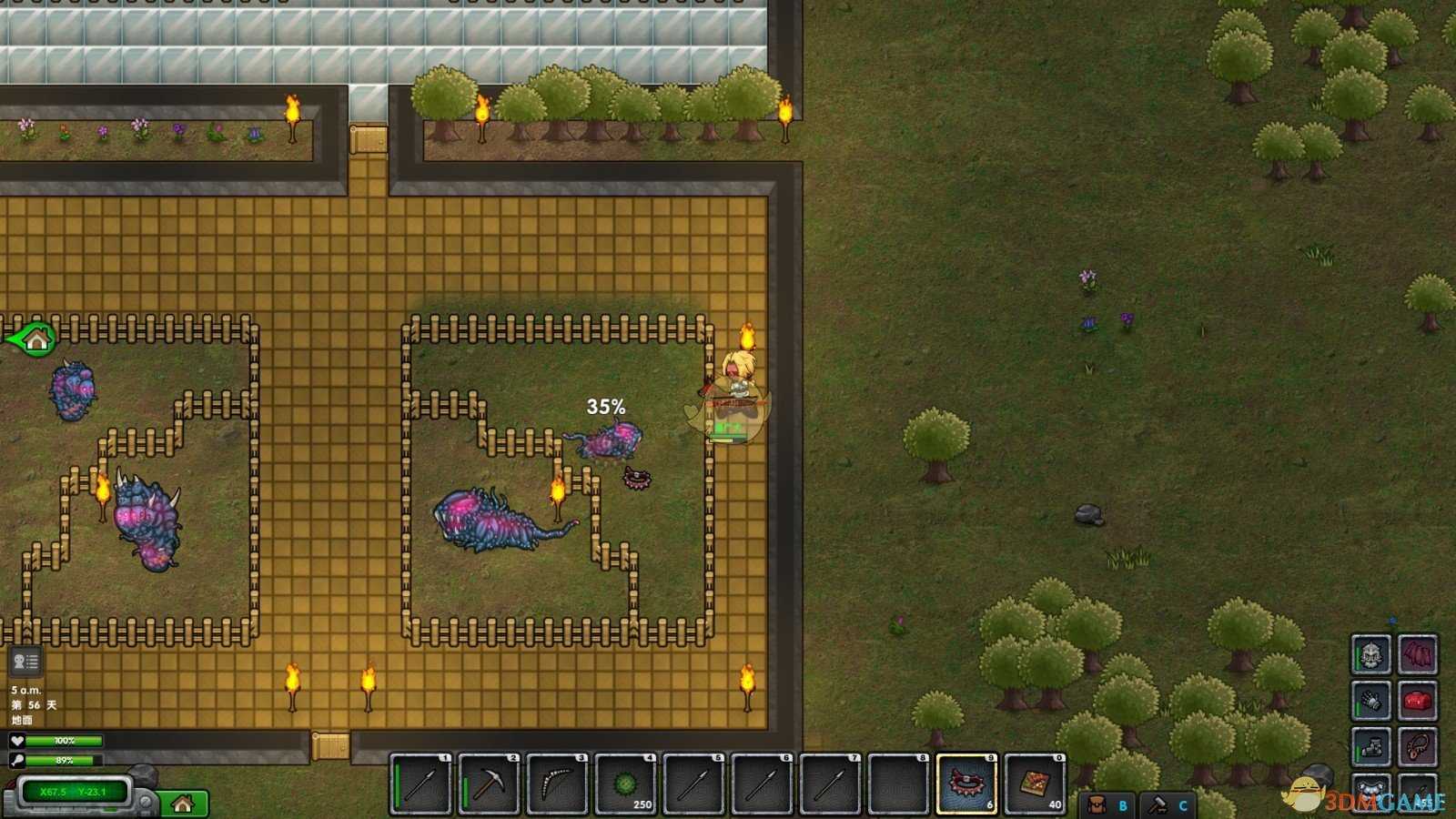
Task: Choose the green spiky seed stack of 250
Action: [625, 784]
